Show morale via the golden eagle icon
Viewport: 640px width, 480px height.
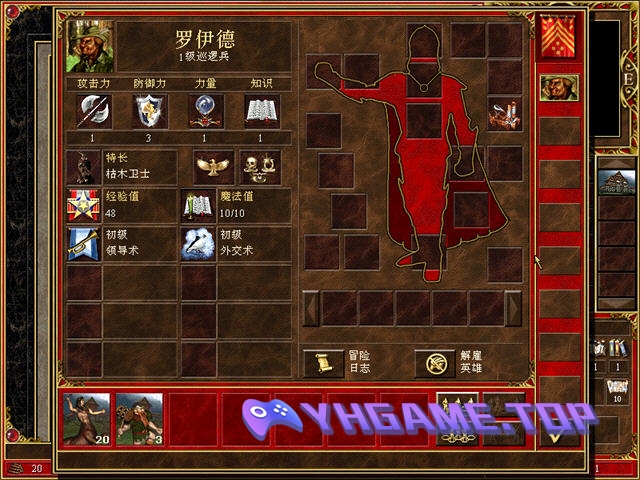[212, 166]
